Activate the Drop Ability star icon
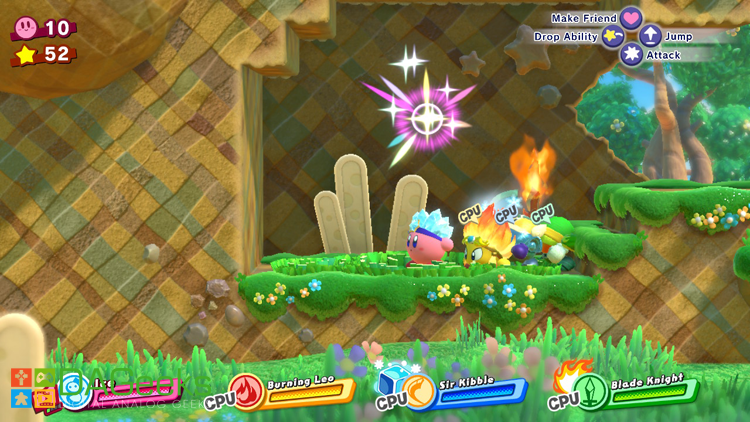750x422 pixels. pyautogui.click(x=613, y=37)
